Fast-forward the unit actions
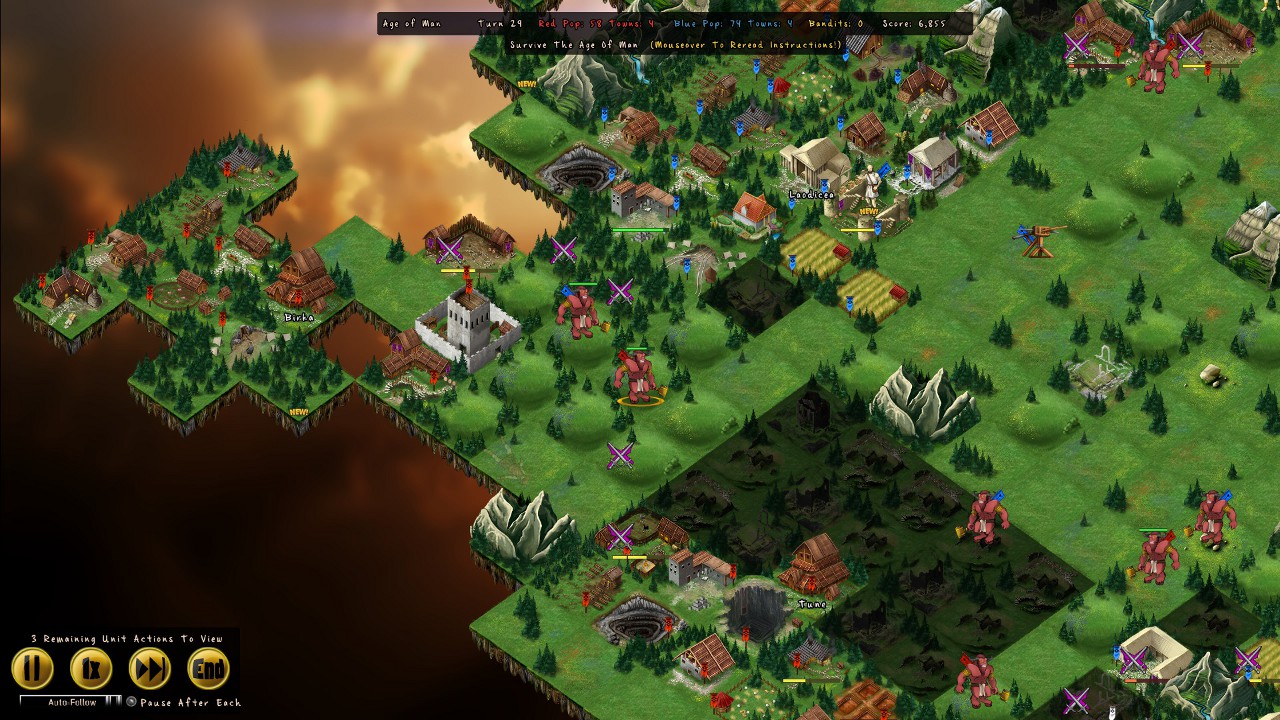The width and height of the screenshot is (1280, 720). [150, 669]
